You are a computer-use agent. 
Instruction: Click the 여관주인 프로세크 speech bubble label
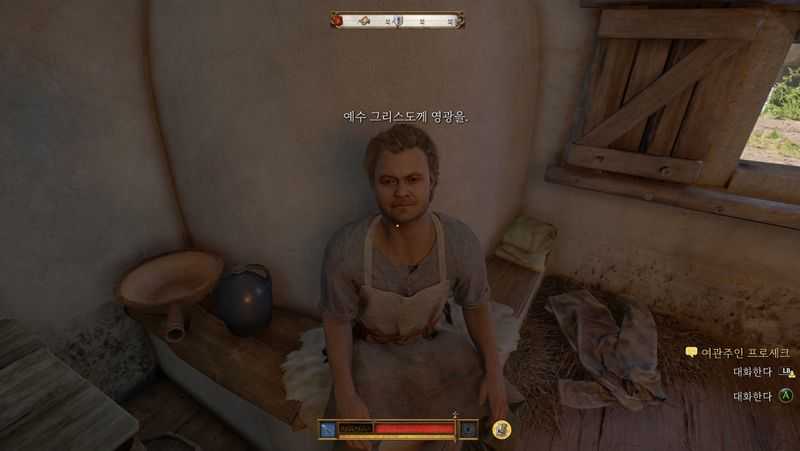click(x=738, y=352)
